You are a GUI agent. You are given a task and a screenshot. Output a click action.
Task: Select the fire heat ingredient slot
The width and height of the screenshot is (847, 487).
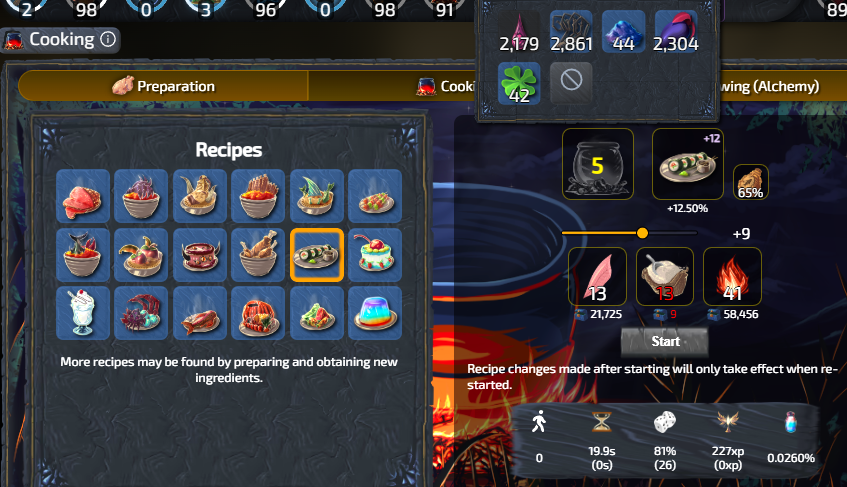pyautogui.click(x=732, y=276)
